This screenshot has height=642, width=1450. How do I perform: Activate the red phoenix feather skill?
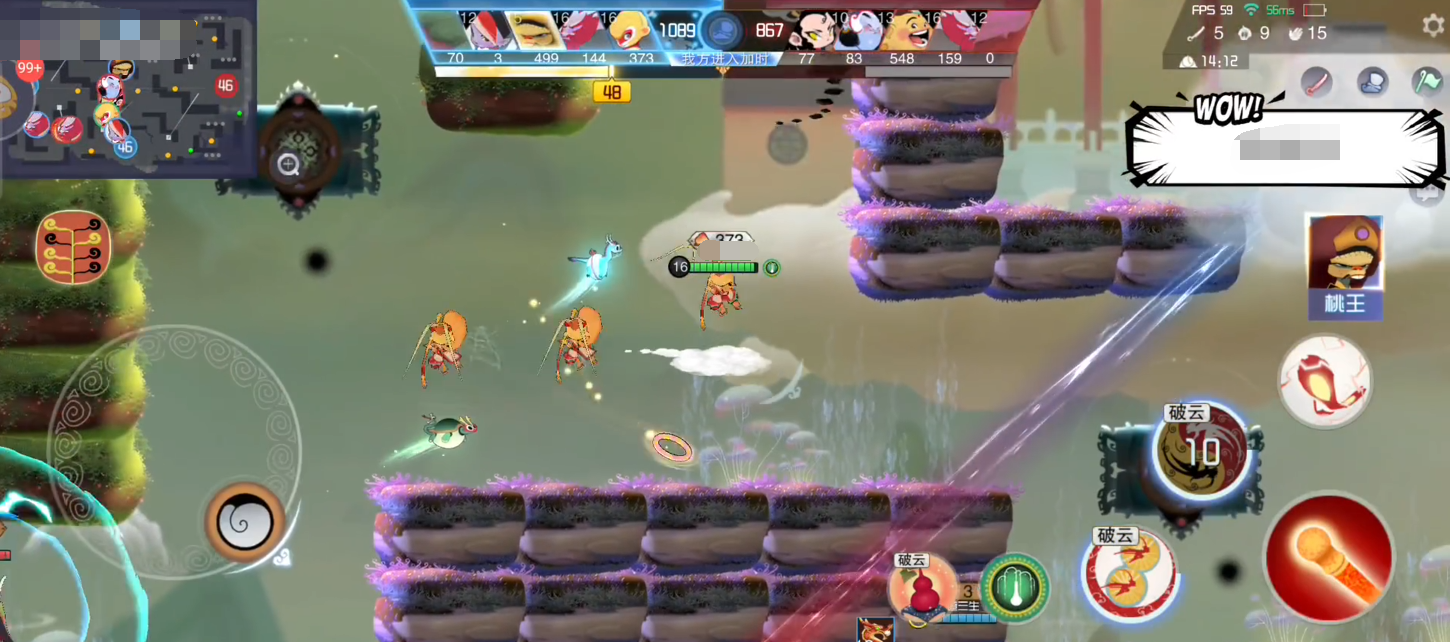1325,381
